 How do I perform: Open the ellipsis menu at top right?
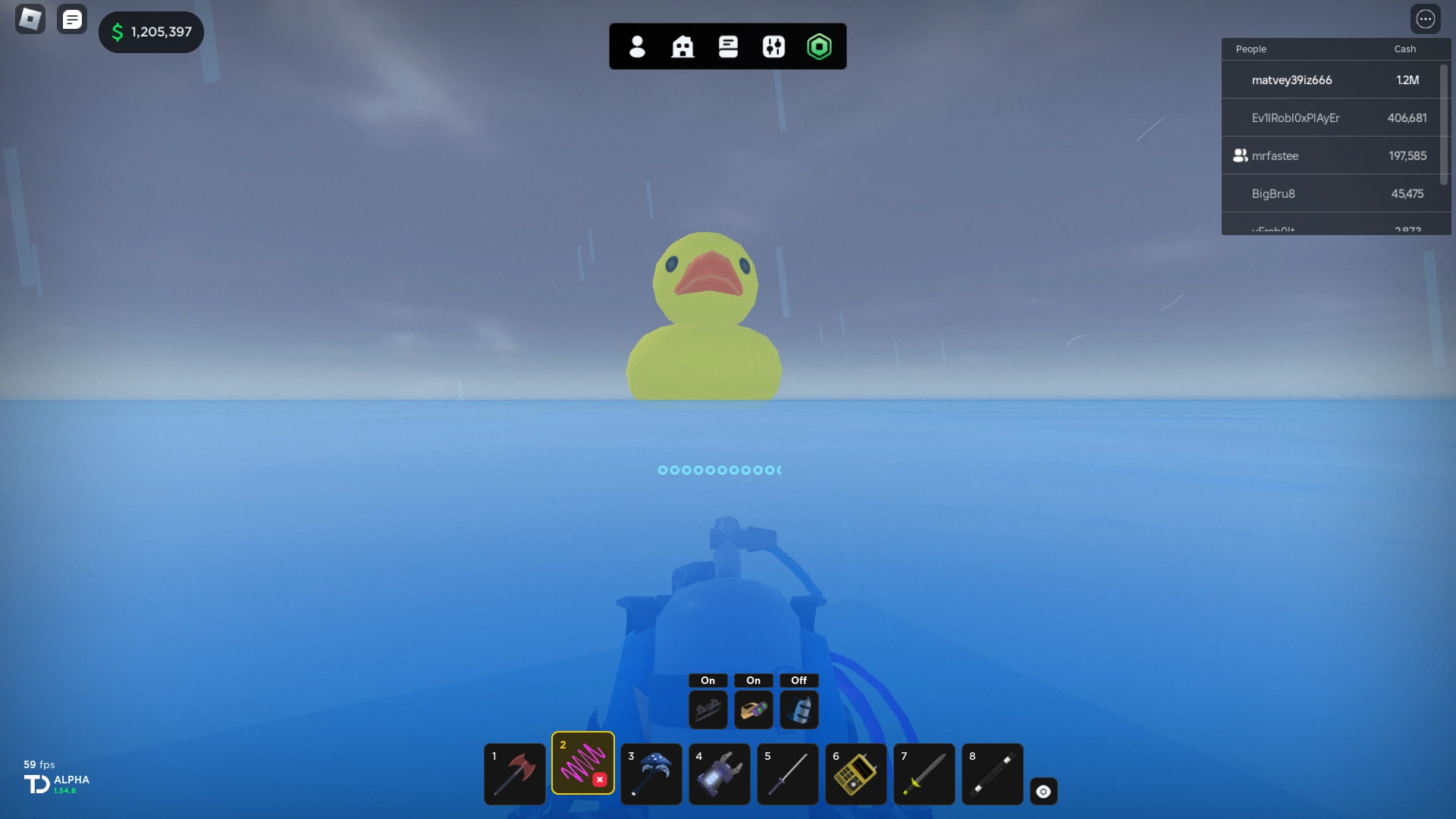[1426, 18]
